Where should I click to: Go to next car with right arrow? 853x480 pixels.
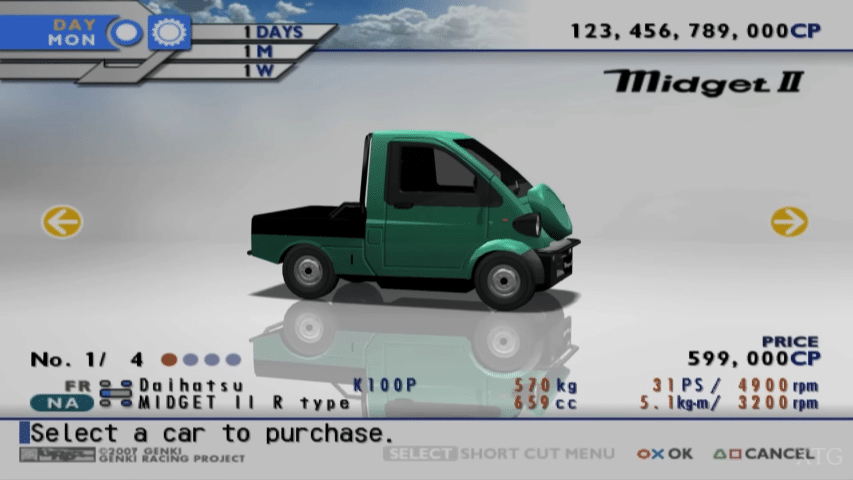click(789, 221)
